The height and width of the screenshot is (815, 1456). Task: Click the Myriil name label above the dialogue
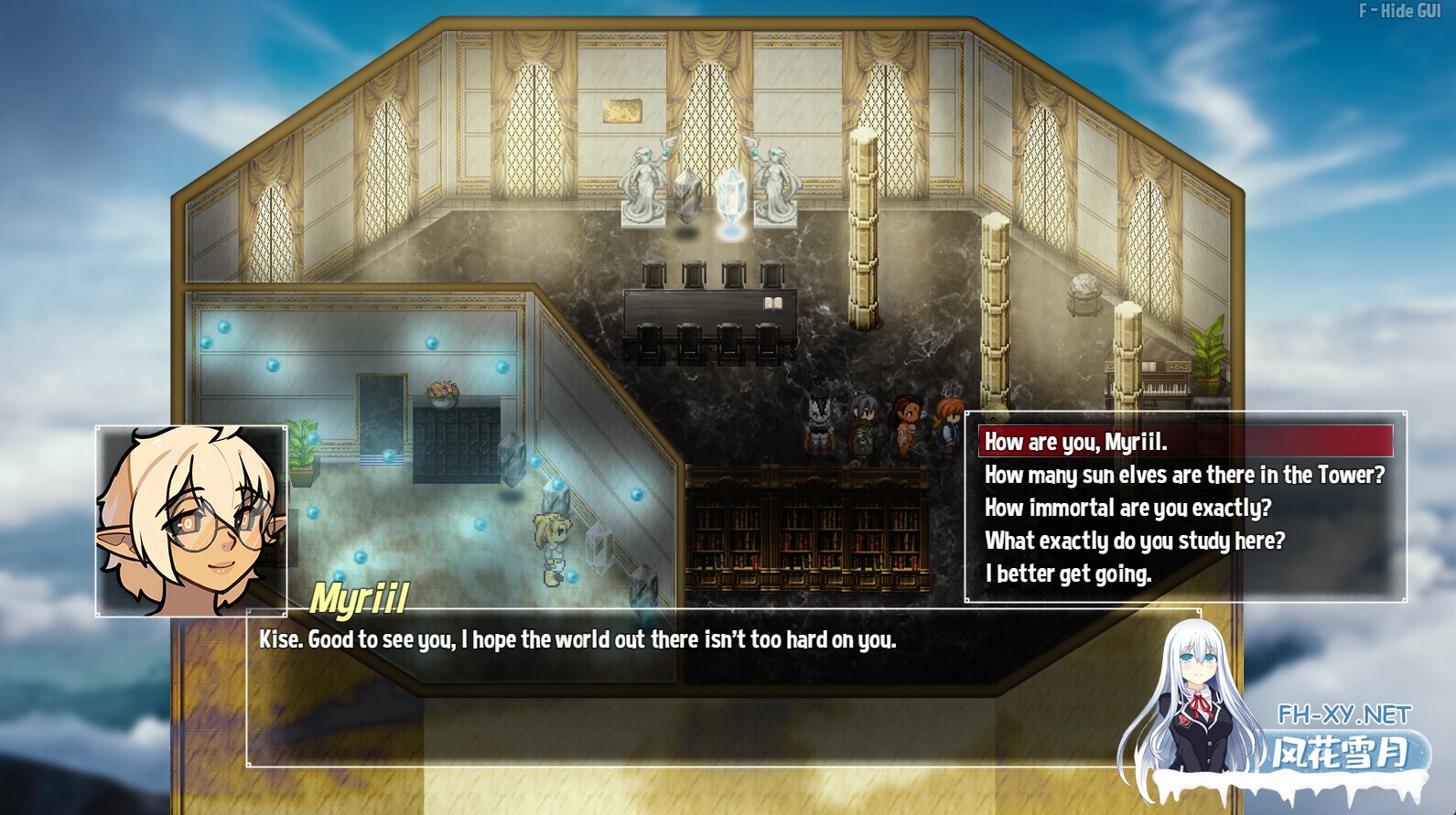tap(361, 596)
